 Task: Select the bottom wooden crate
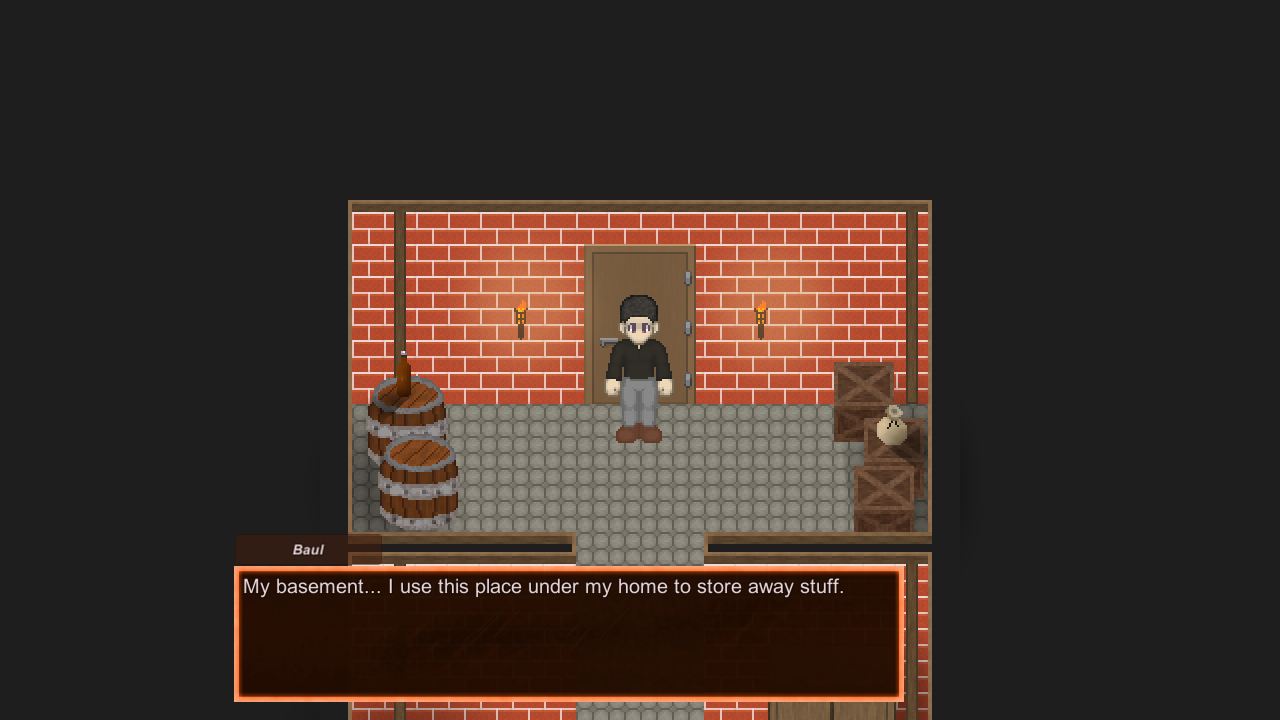[x=885, y=490]
